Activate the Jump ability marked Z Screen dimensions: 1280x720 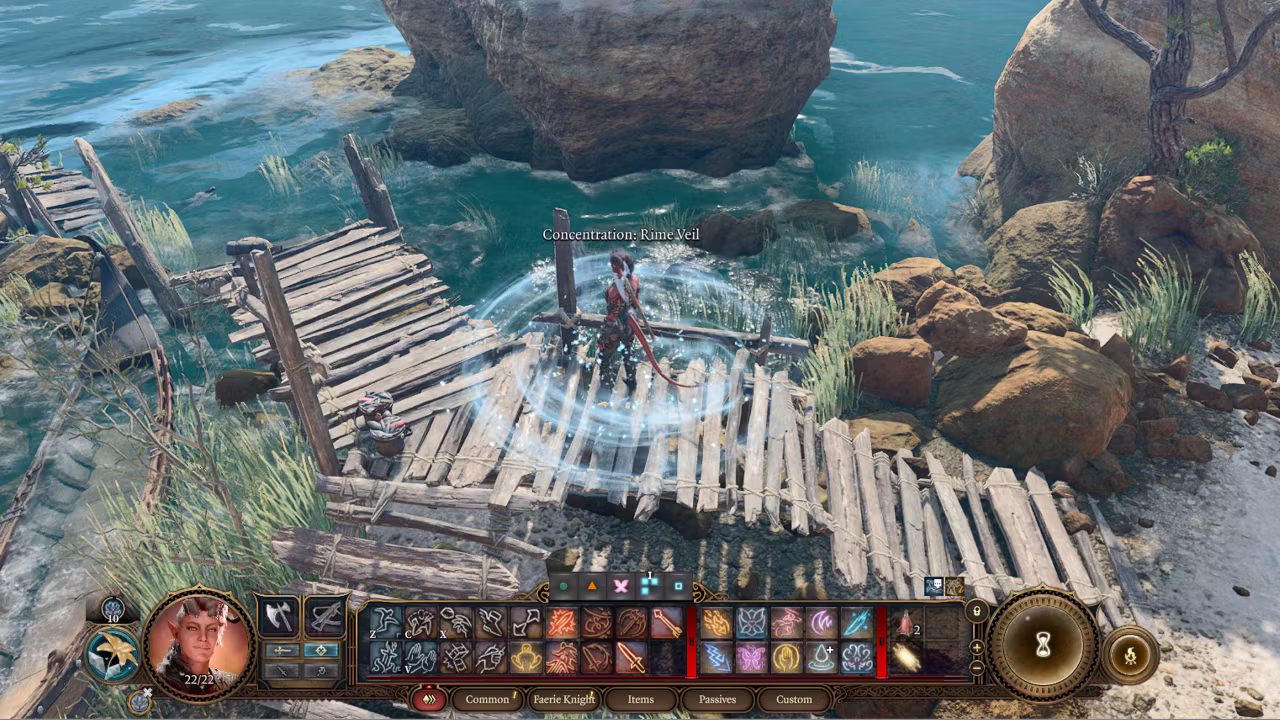(386, 623)
